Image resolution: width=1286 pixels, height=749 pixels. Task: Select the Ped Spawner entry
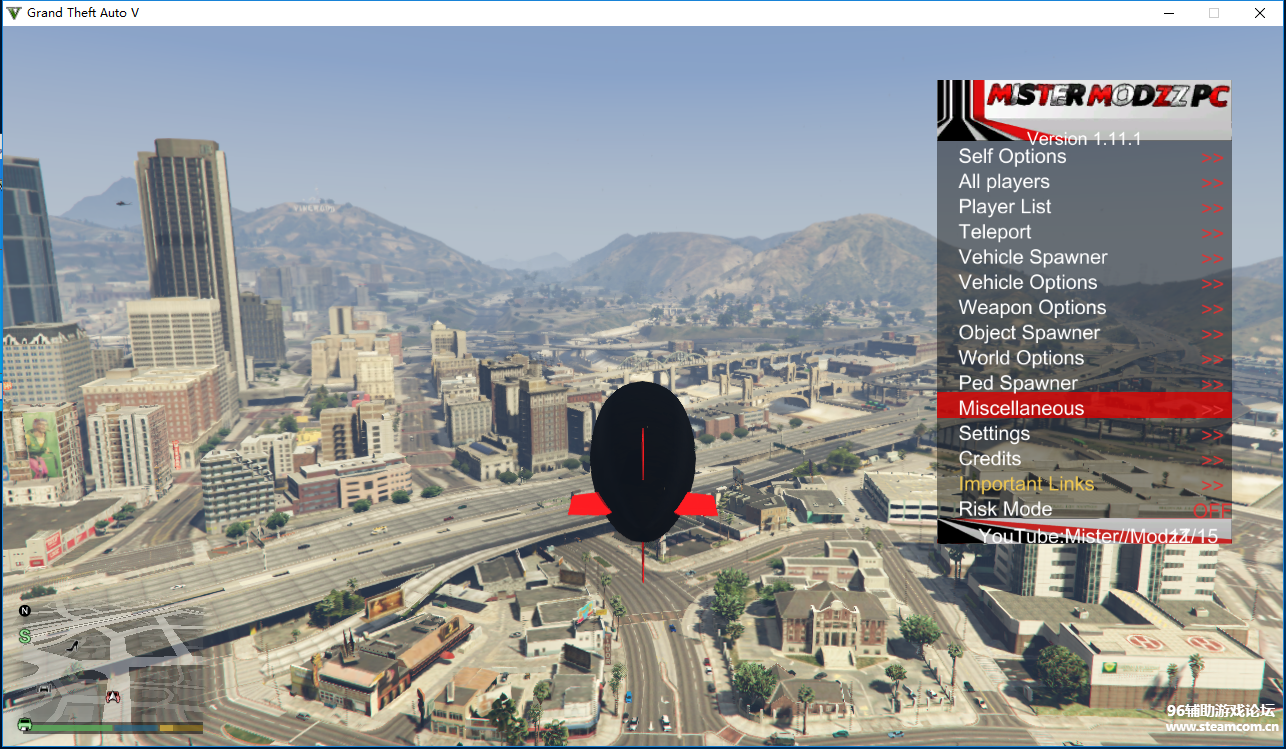(x=1018, y=383)
